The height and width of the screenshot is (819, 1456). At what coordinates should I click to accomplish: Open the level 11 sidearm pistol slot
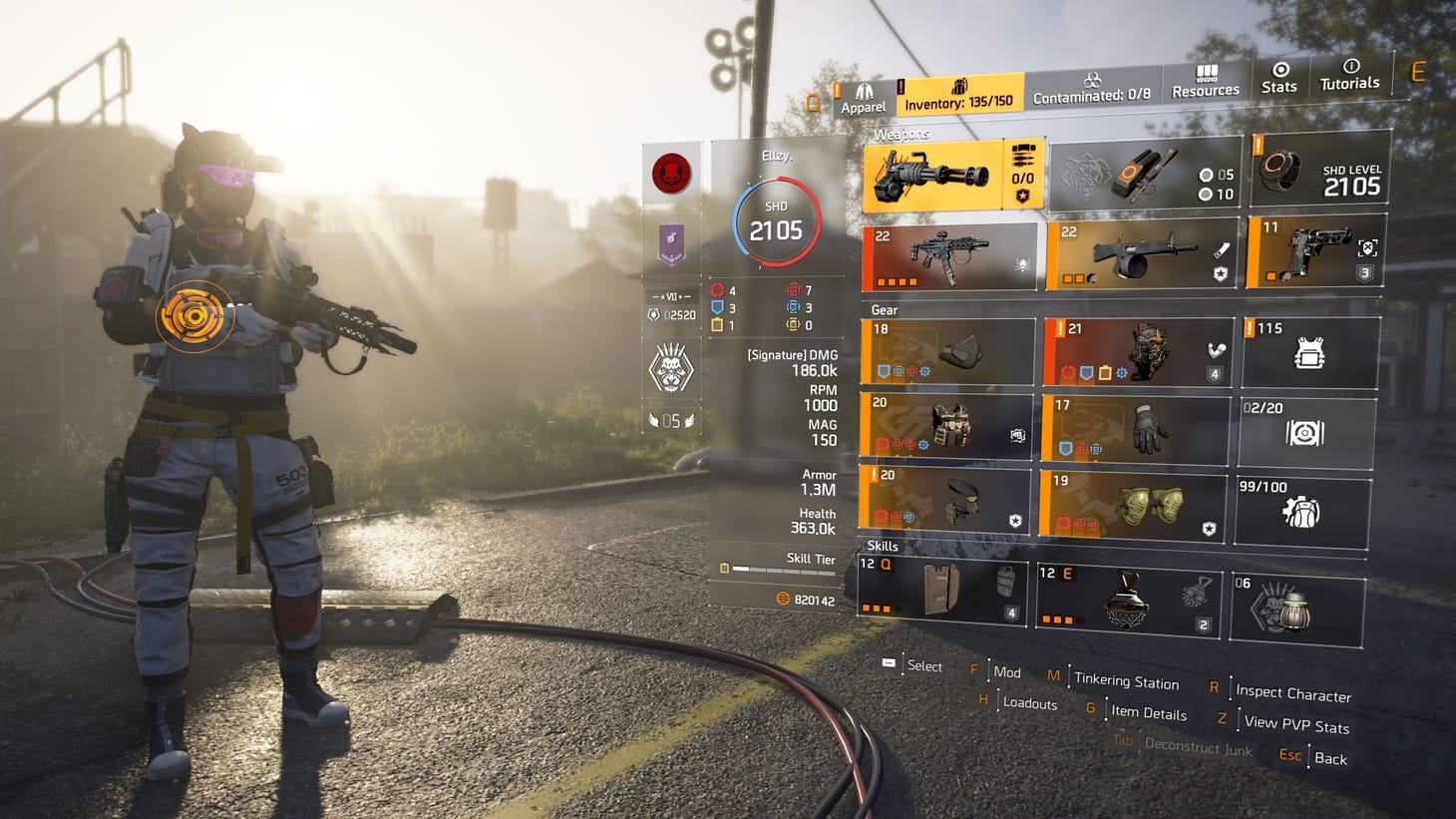(x=1311, y=254)
